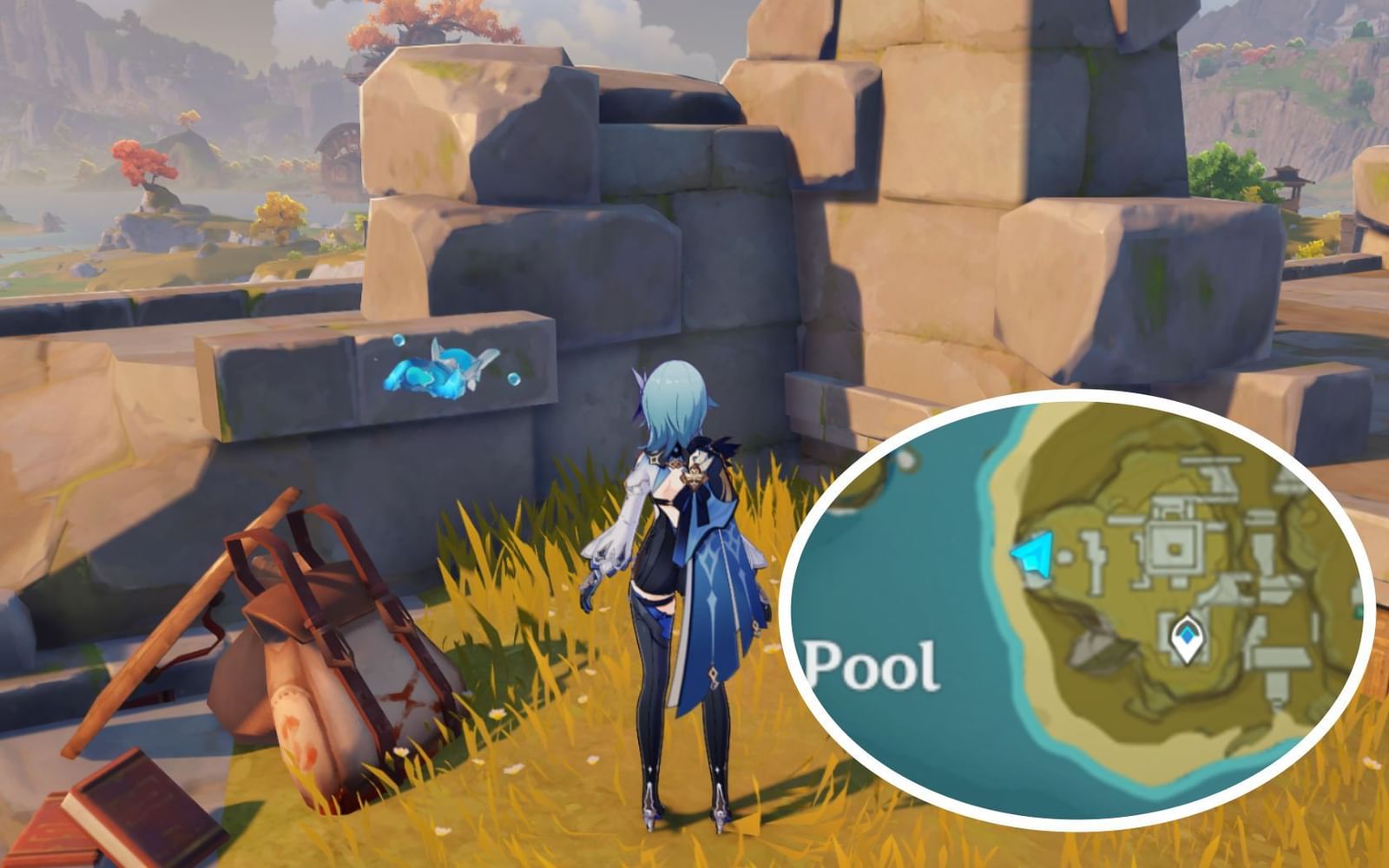Screen dimensions: 1389x868
Task: Click the left floating water droplet near the sigil
Action: (x=398, y=339)
